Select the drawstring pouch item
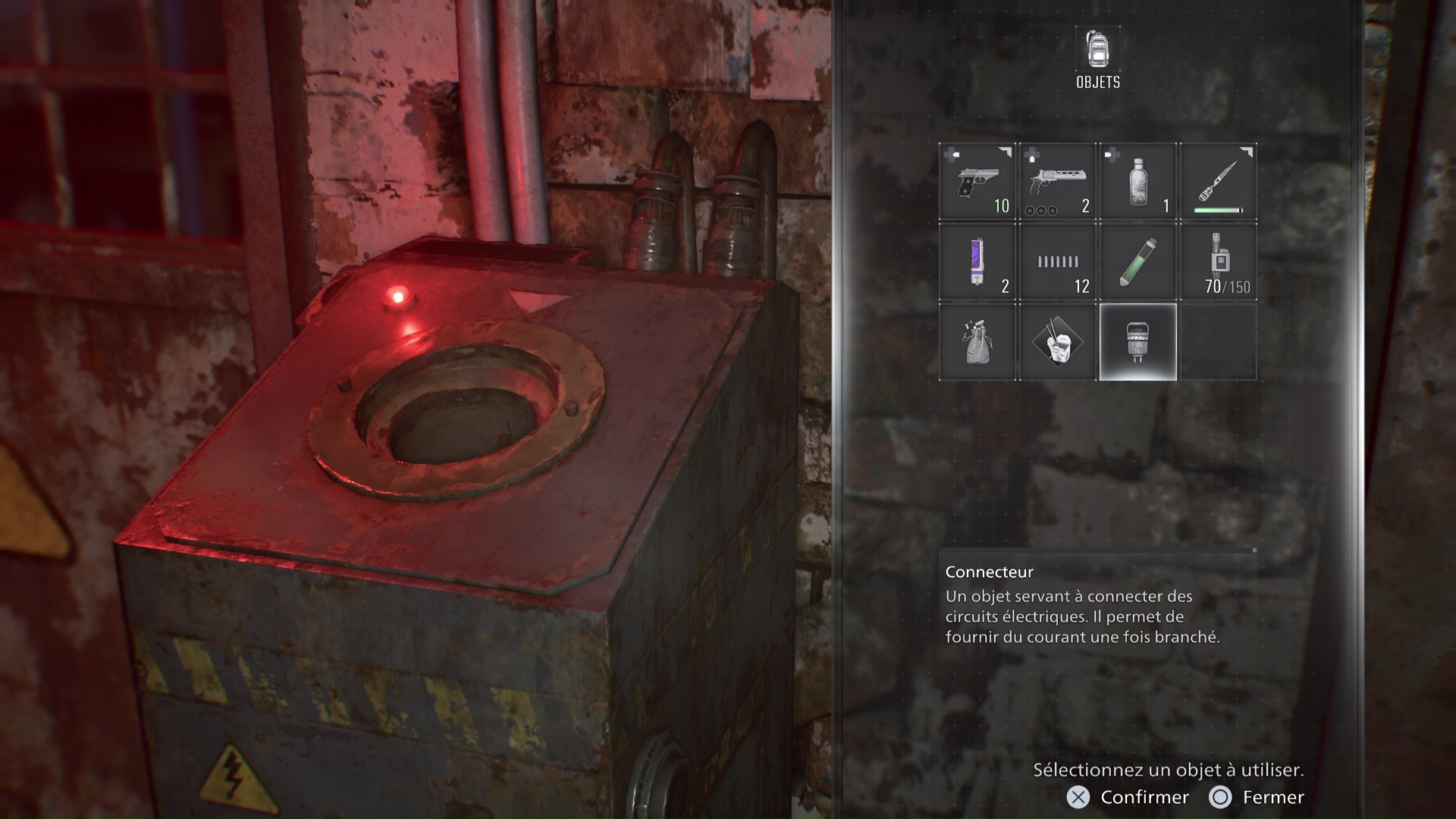 tap(977, 341)
